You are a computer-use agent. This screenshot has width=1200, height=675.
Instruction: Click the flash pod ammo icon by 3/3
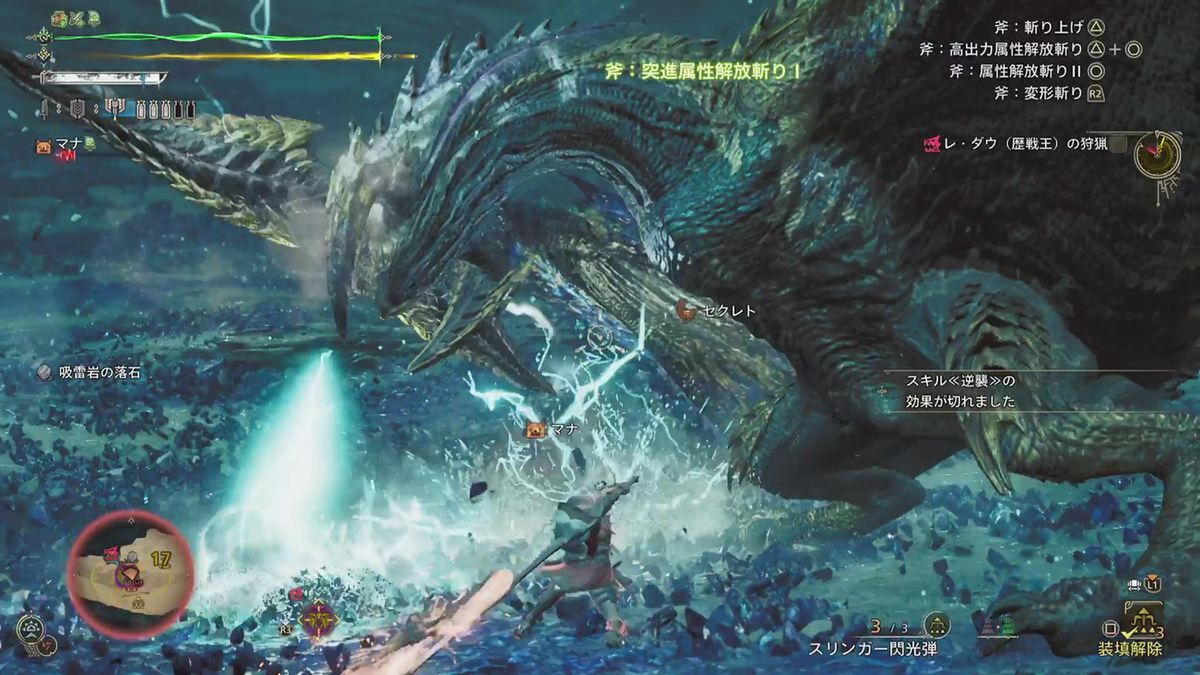click(x=936, y=626)
